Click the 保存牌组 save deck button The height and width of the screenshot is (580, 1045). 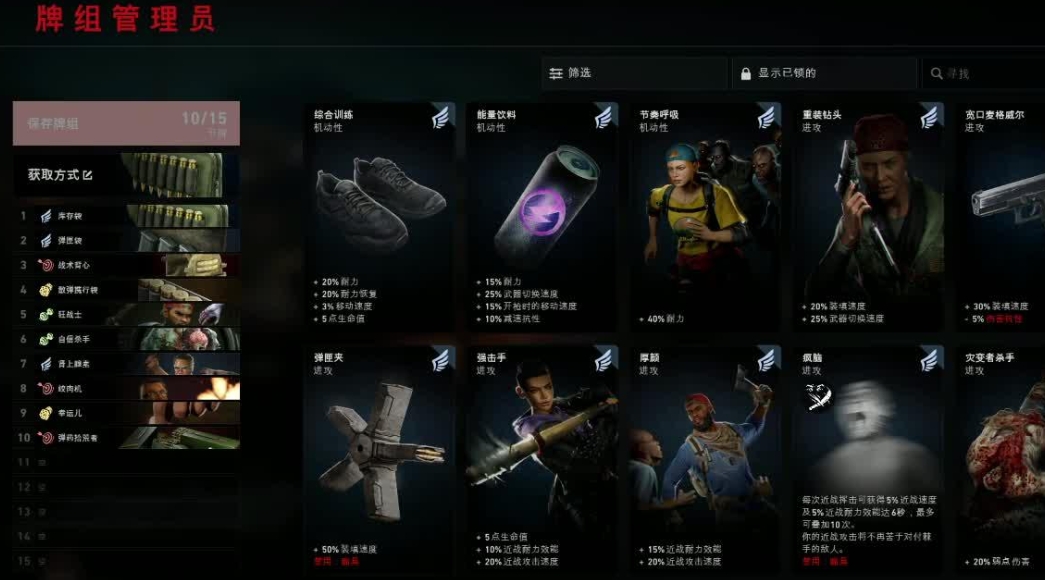tap(126, 123)
